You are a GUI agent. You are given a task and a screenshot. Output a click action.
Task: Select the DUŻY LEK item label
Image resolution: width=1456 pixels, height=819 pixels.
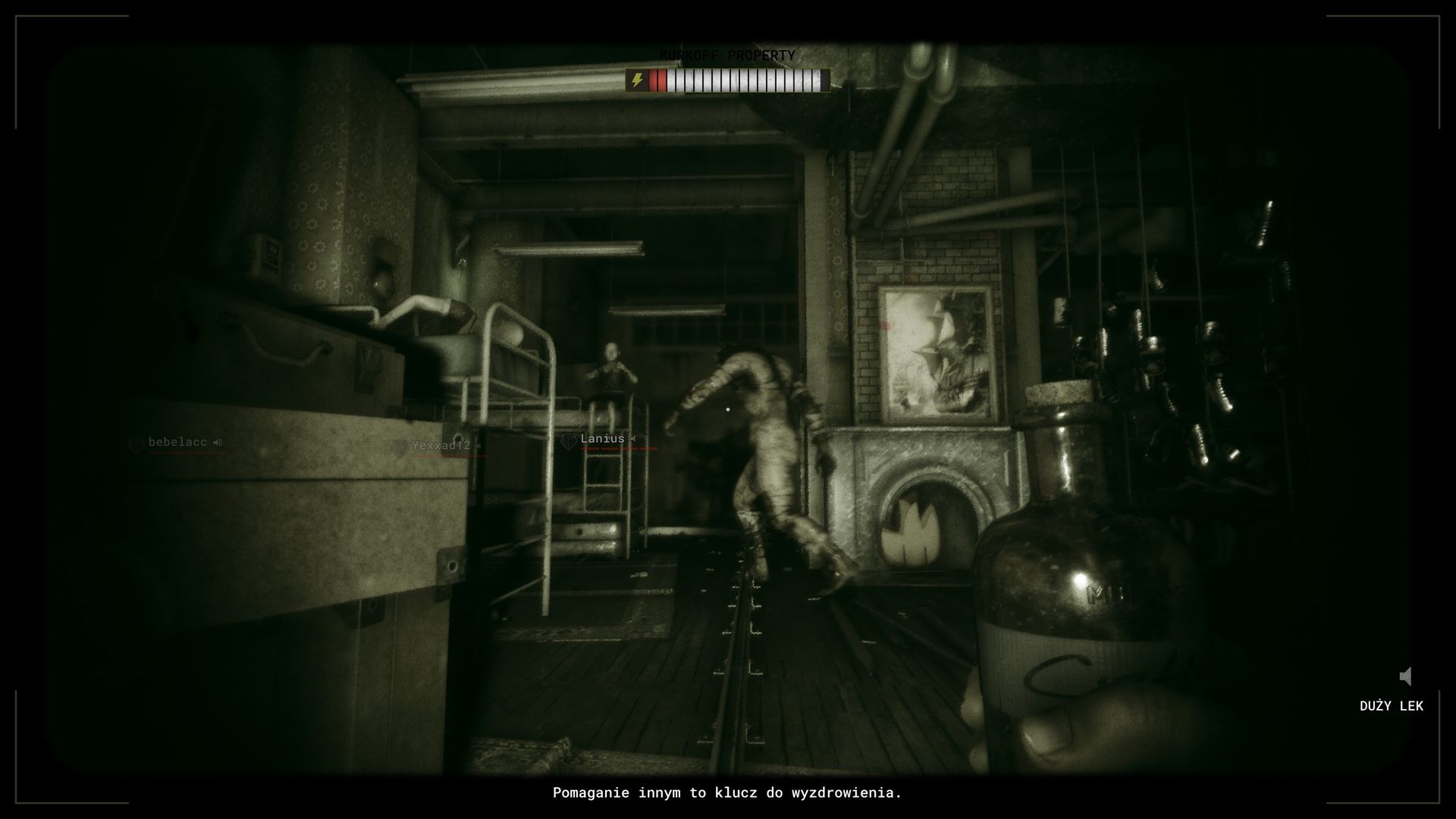point(1391,706)
